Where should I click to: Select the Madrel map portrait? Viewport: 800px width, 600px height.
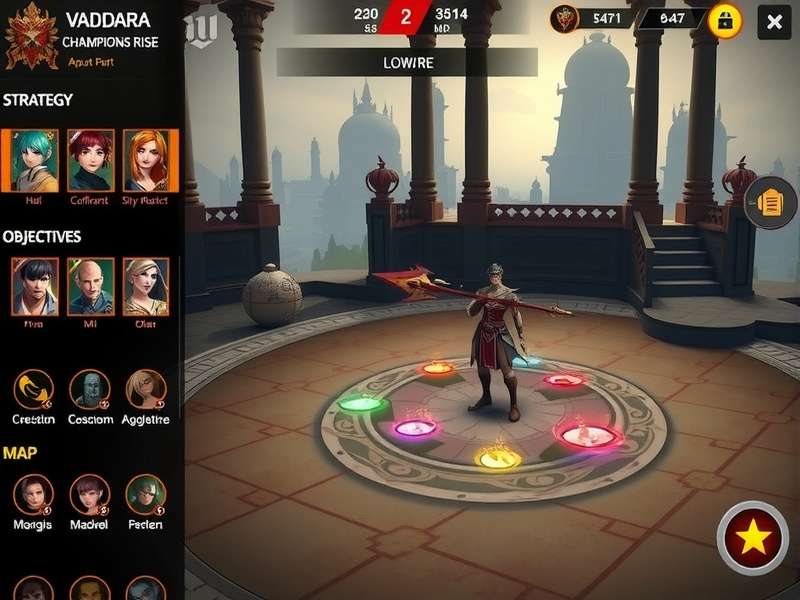[90, 495]
